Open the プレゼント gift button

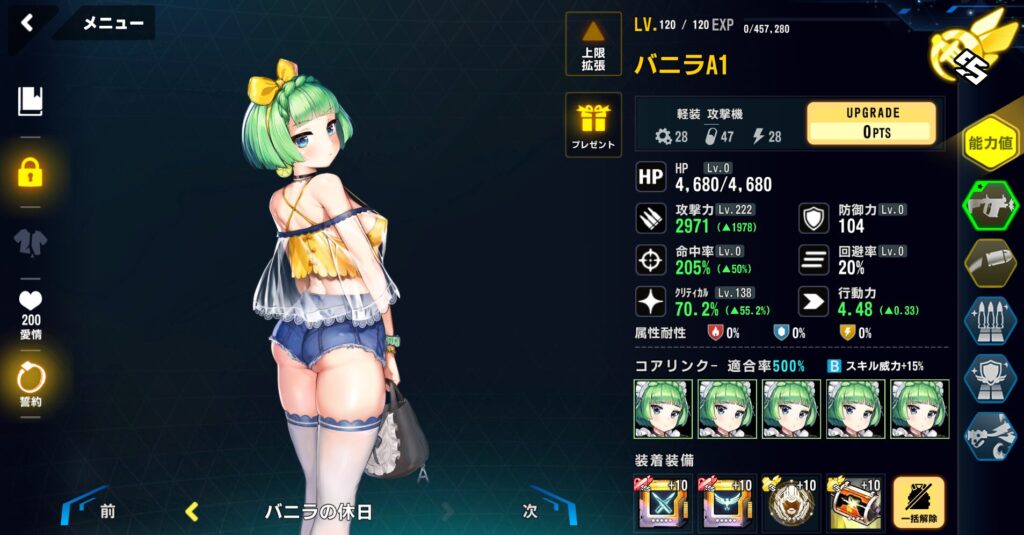(593, 125)
